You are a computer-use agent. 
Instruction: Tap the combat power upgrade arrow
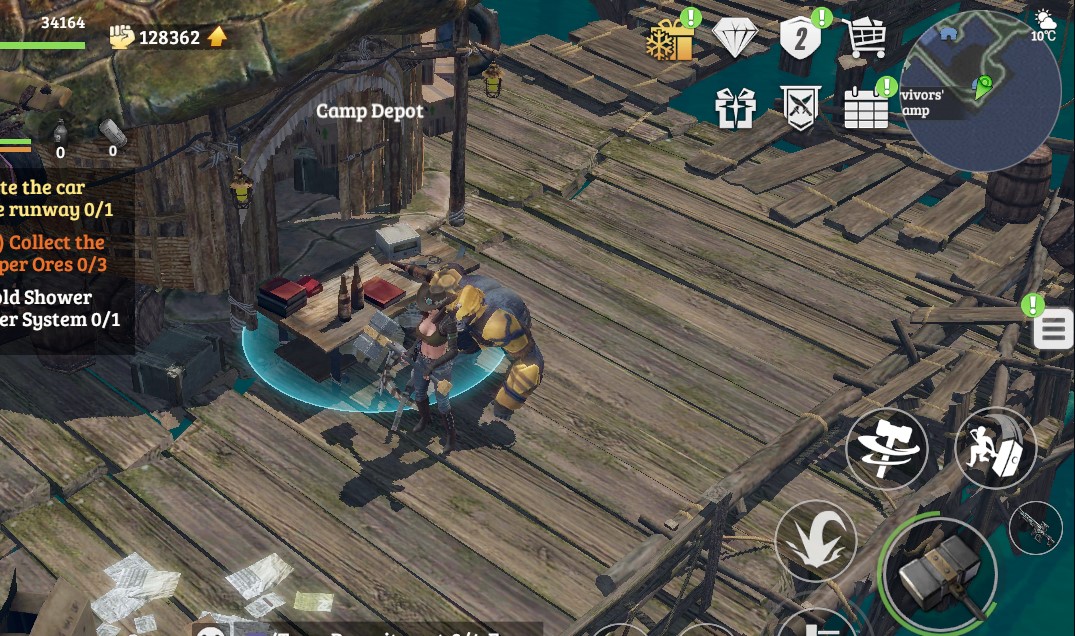[217, 37]
